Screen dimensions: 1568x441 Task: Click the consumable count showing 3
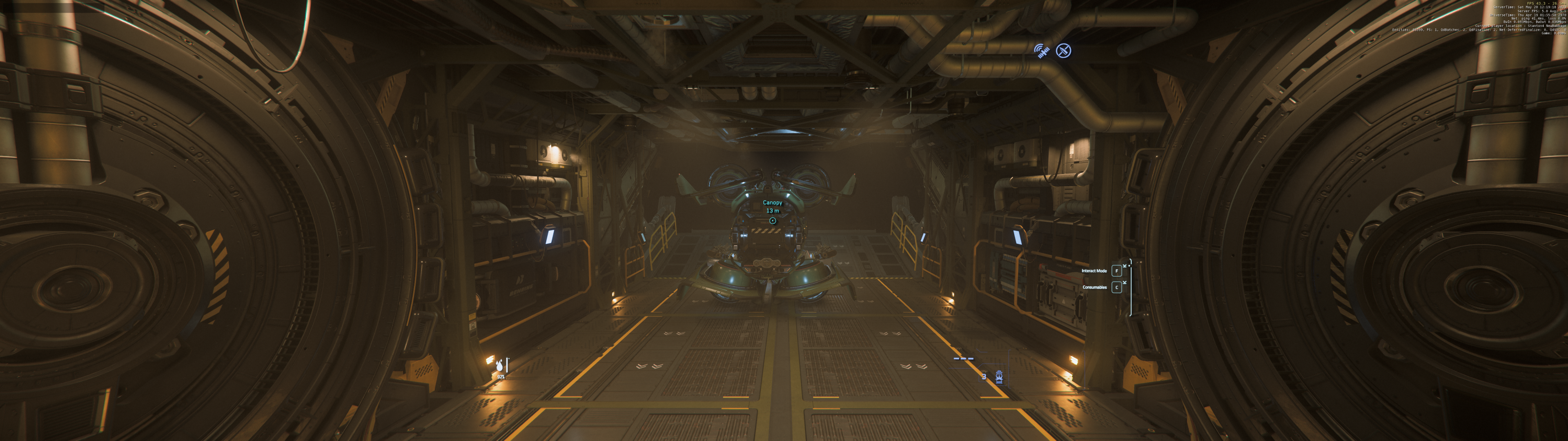point(984,377)
